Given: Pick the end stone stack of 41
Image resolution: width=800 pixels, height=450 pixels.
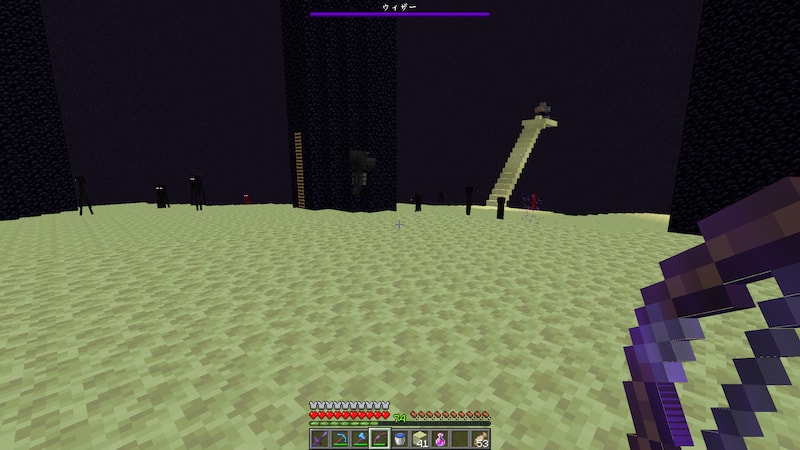Looking at the screenshot, I should (x=420, y=438).
